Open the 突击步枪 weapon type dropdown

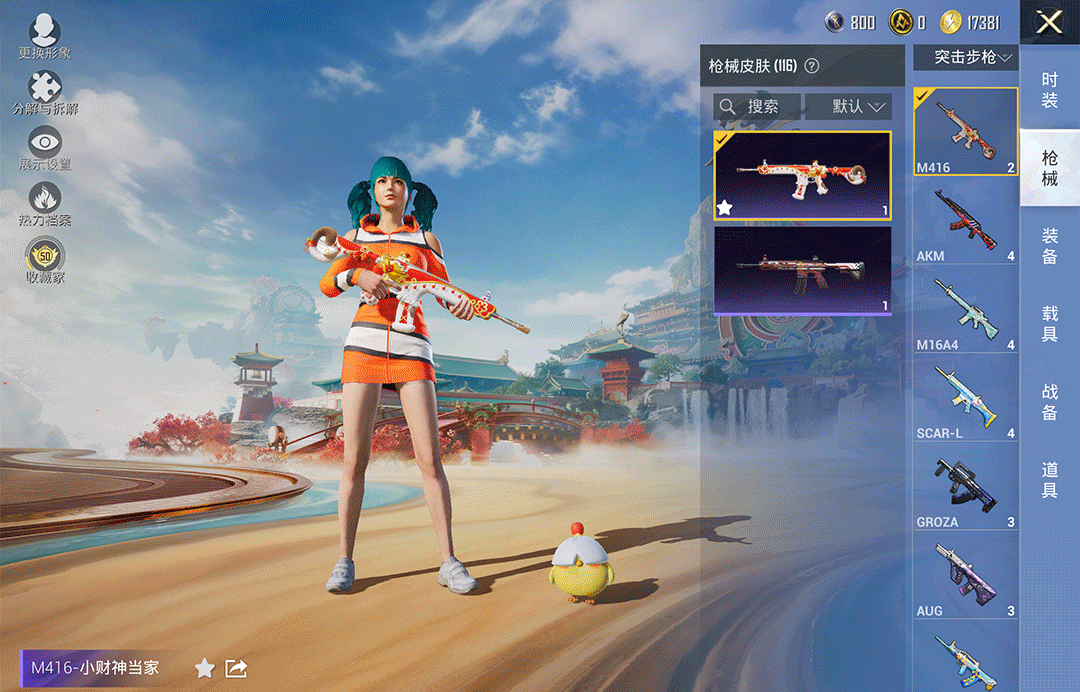(x=965, y=57)
